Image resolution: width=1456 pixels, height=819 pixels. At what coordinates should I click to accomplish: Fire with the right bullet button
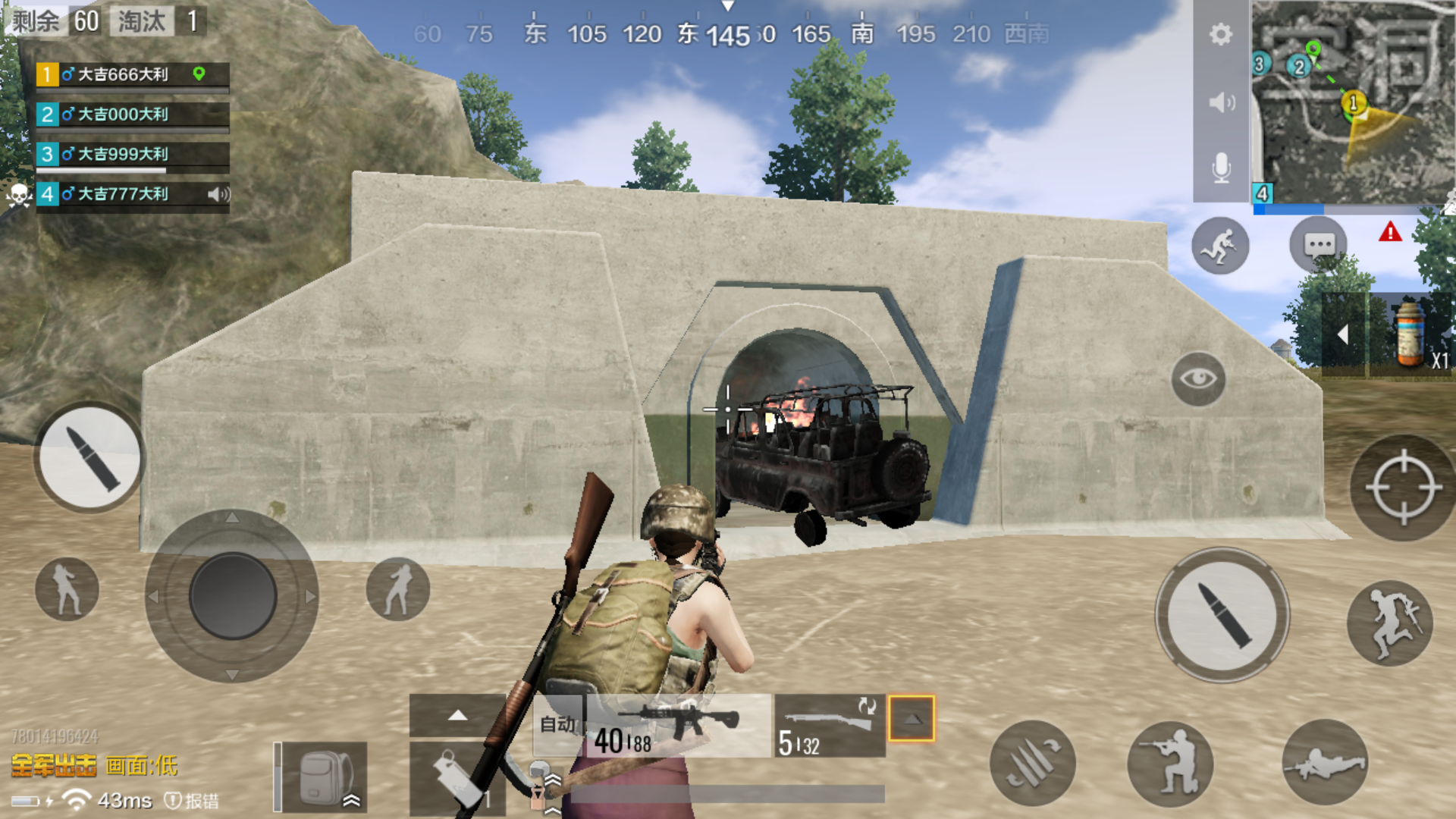pyautogui.click(x=1222, y=615)
